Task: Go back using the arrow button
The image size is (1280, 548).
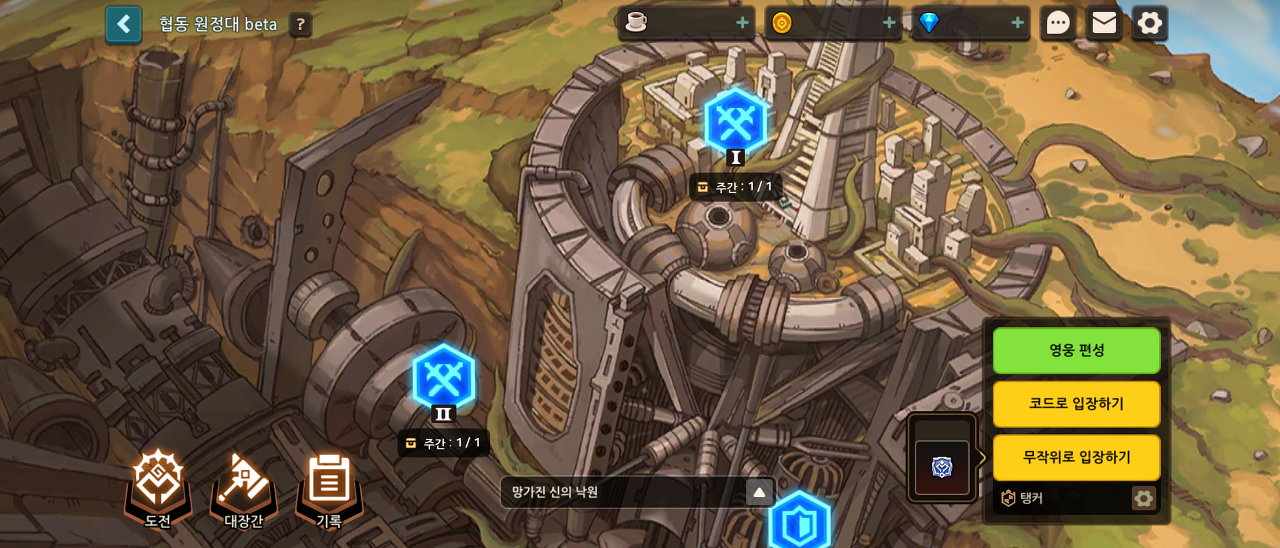Action: tap(123, 24)
